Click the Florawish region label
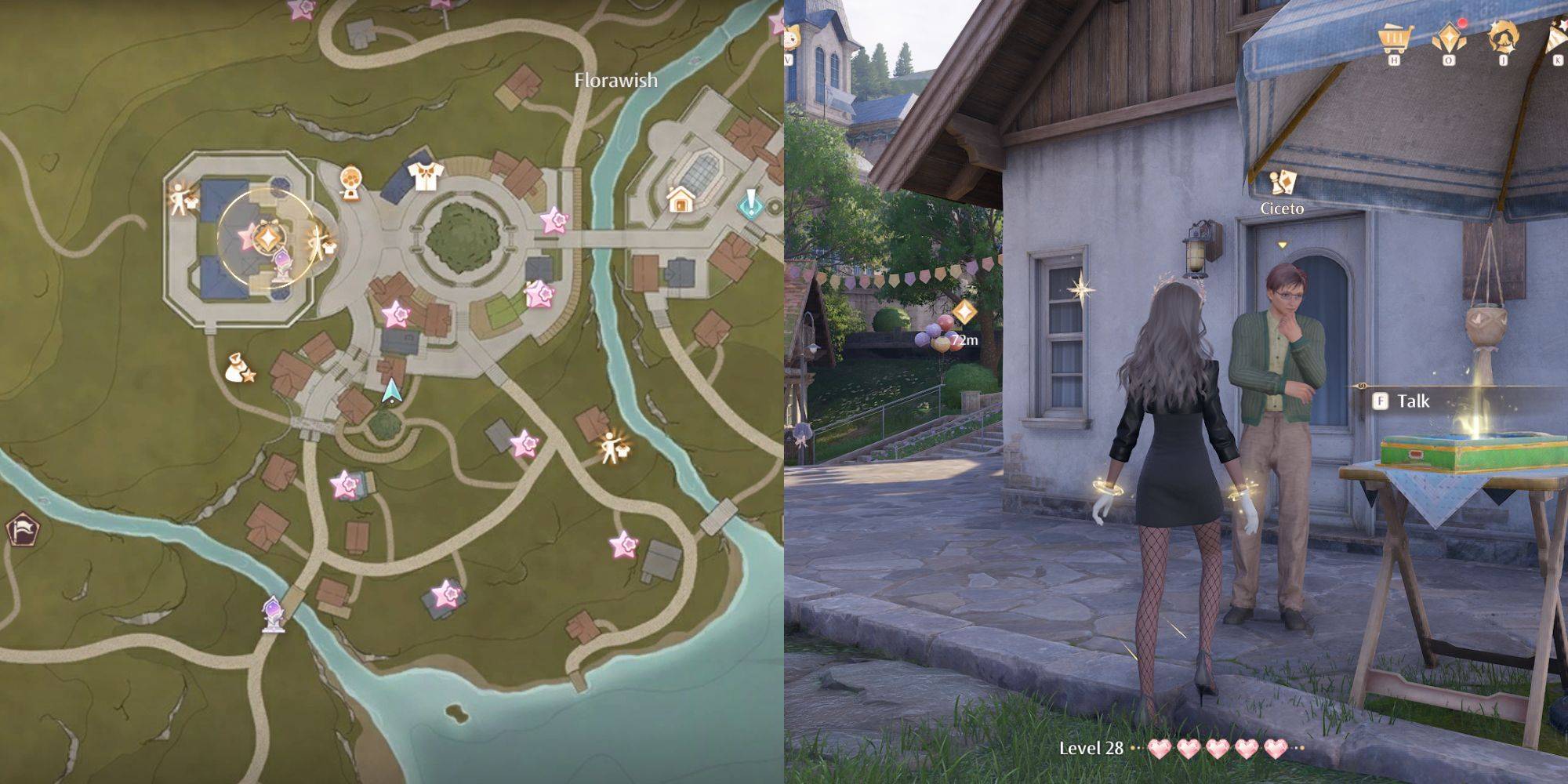The image size is (1568, 784). [x=615, y=80]
